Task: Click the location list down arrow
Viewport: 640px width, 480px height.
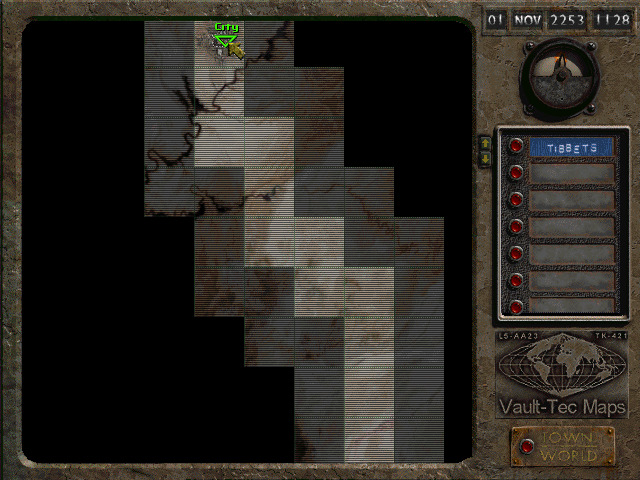Action: [486, 158]
